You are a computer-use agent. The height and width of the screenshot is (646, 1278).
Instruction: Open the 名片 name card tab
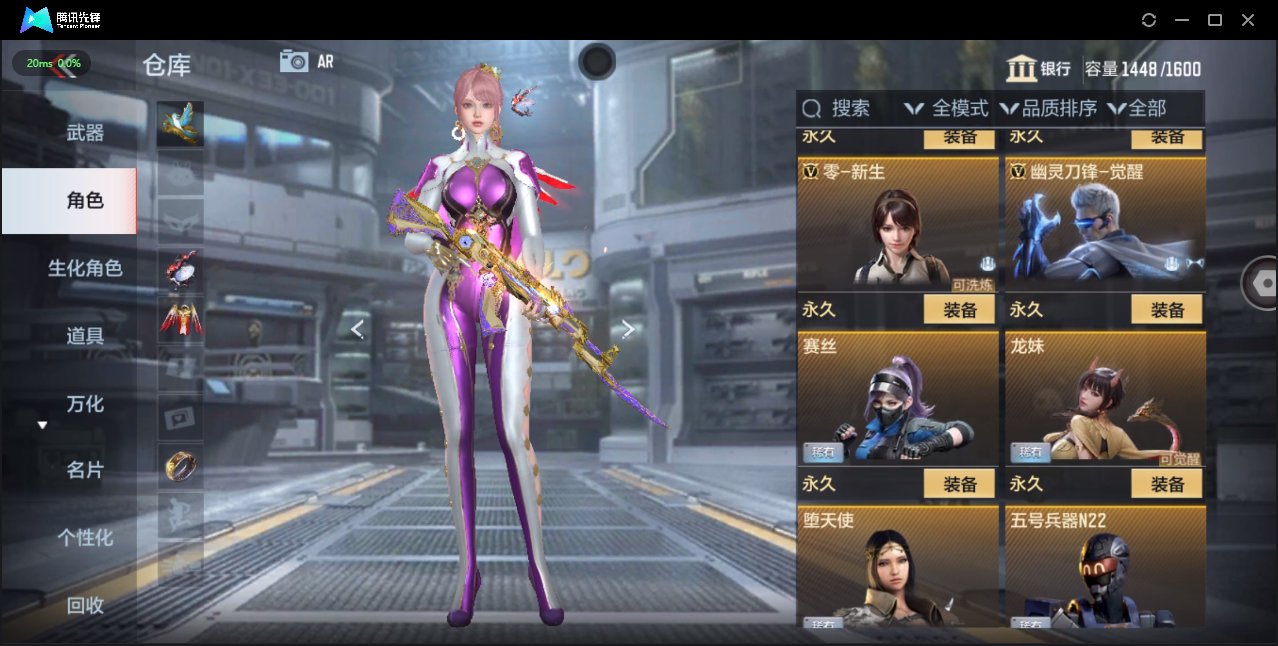(x=85, y=470)
